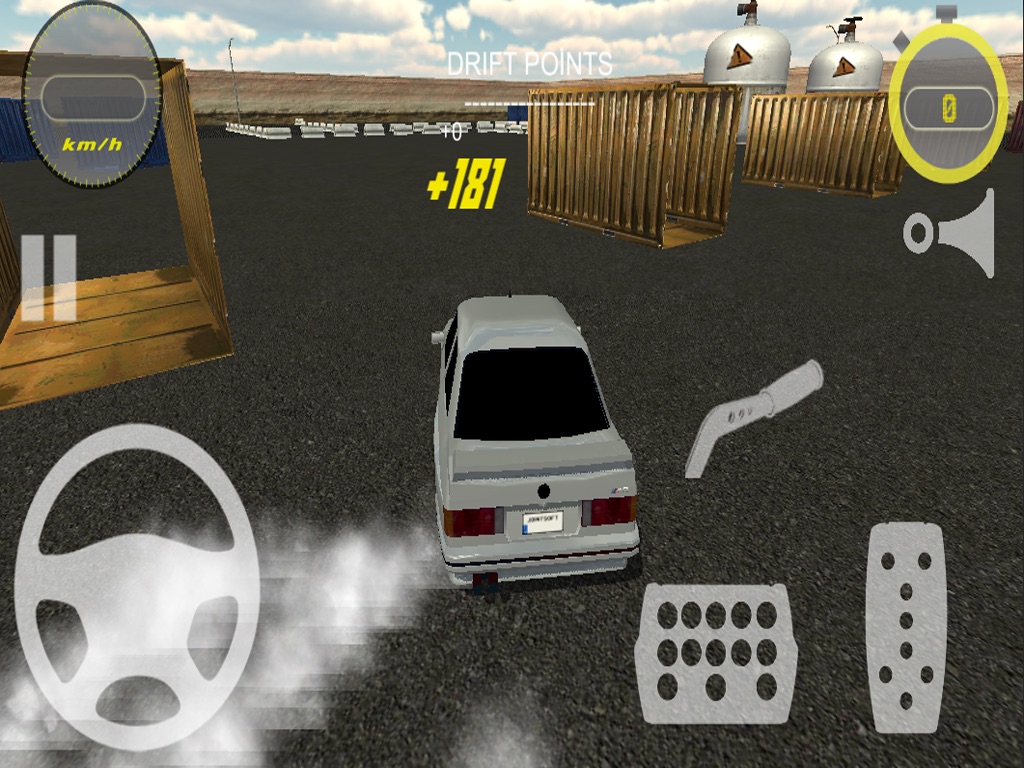
Task: Honk using the horn icon
Action: 951,233
